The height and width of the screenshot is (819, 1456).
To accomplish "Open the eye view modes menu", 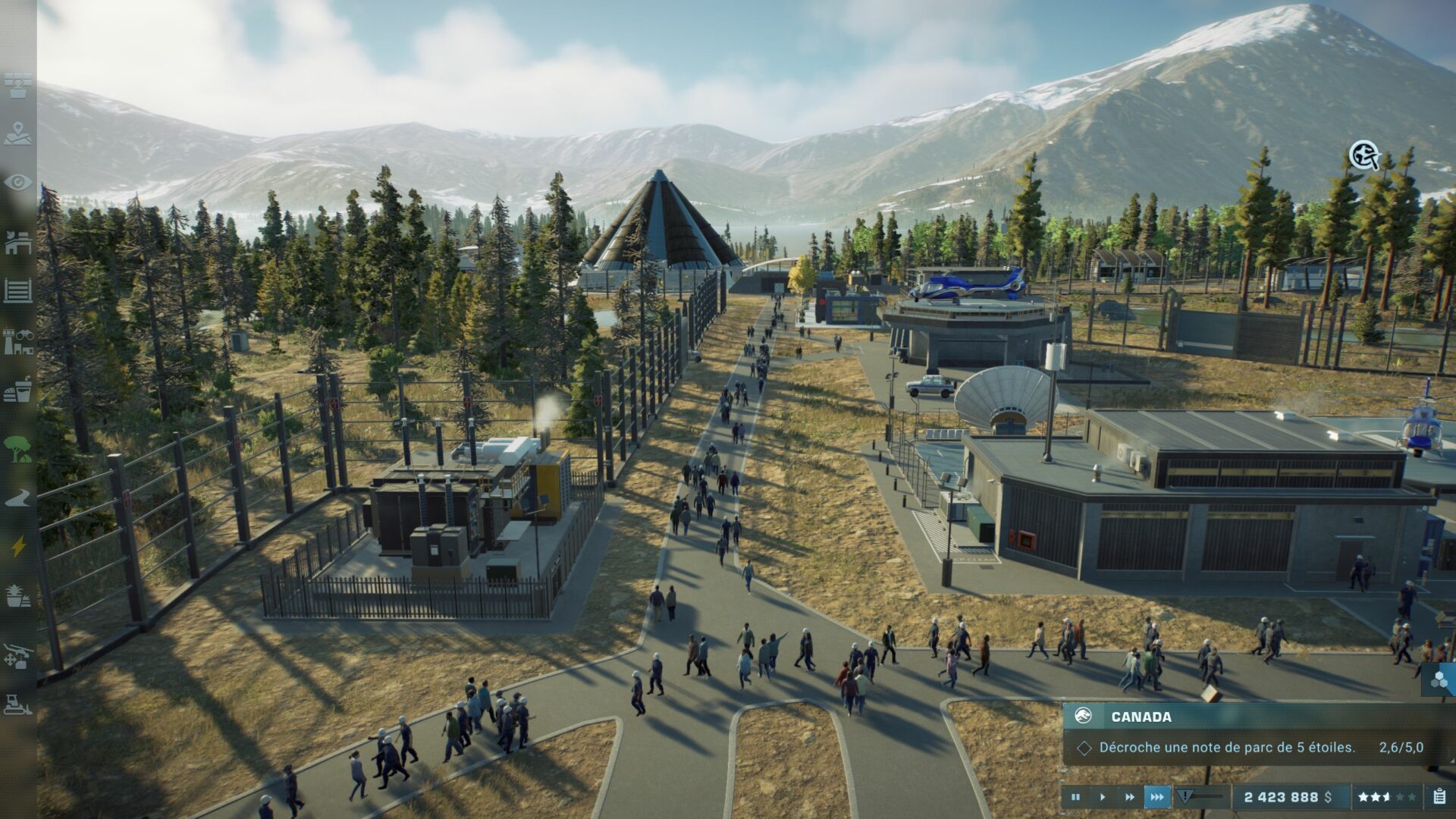I will 18,183.
